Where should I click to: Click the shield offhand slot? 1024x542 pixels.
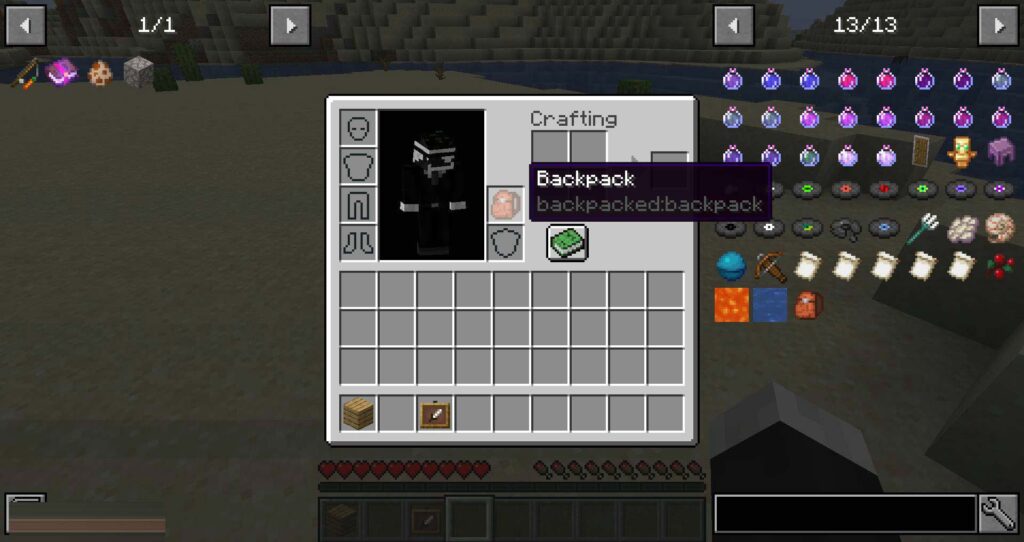click(x=504, y=243)
